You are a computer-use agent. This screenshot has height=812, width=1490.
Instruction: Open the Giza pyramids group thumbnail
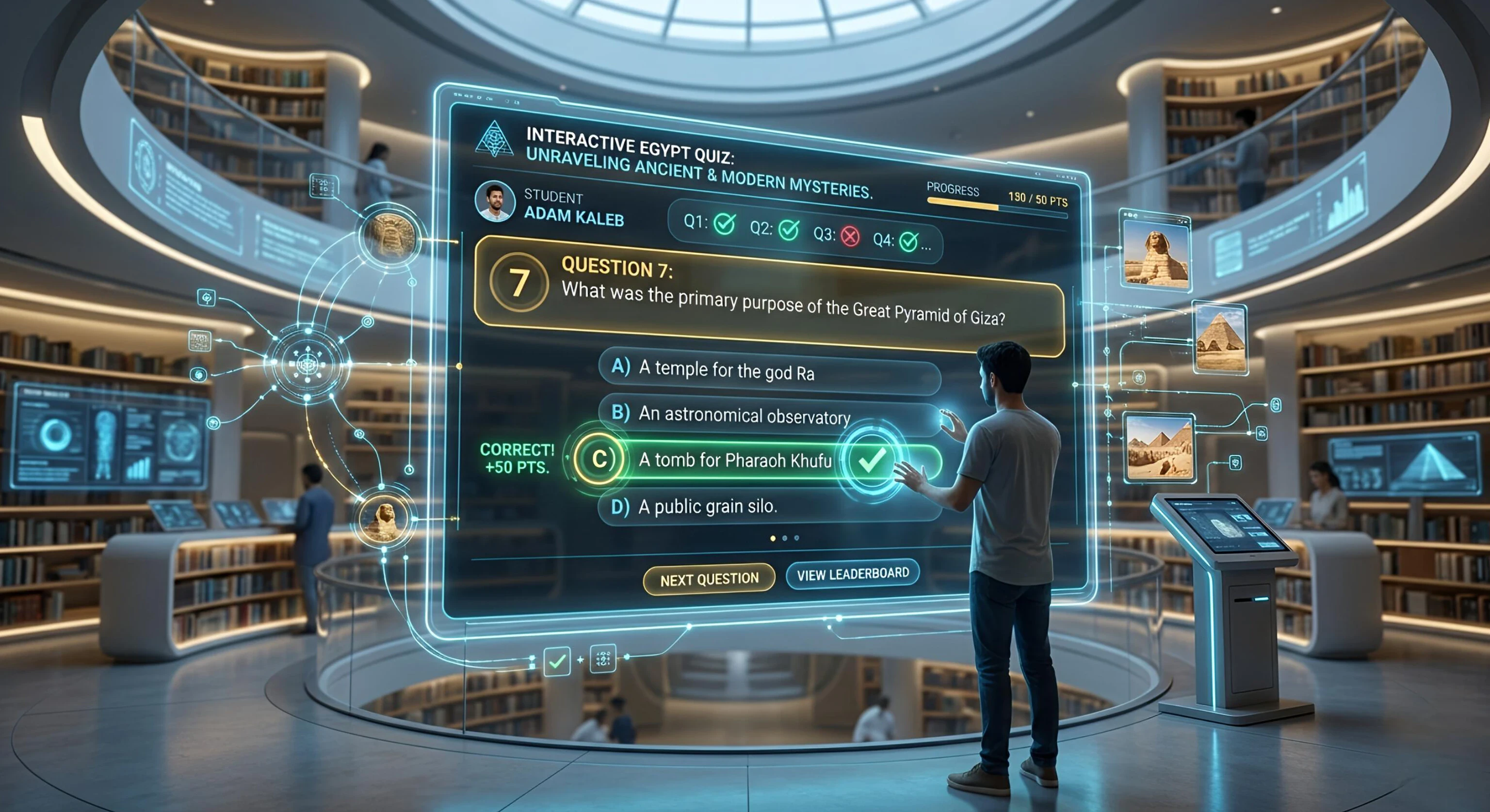(x=1159, y=447)
